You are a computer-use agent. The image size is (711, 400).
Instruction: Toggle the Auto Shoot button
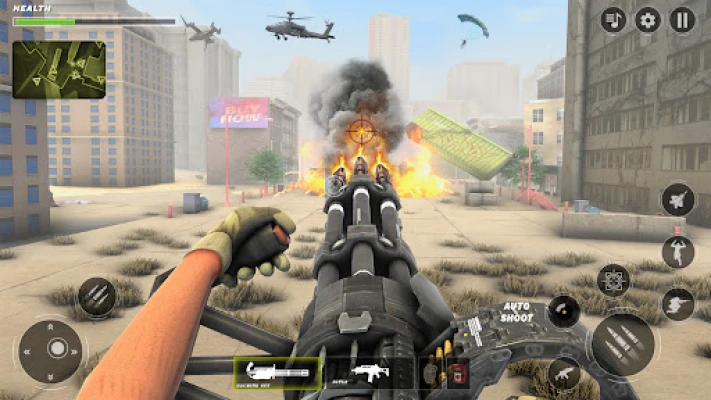[x=565, y=312]
